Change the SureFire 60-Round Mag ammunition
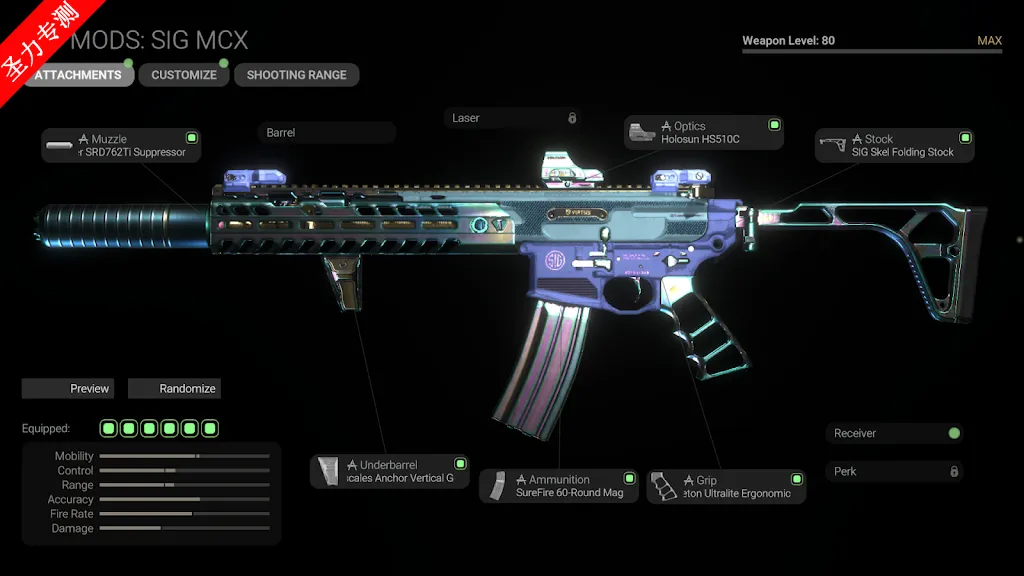1024x576 pixels. (x=558, y=486)
